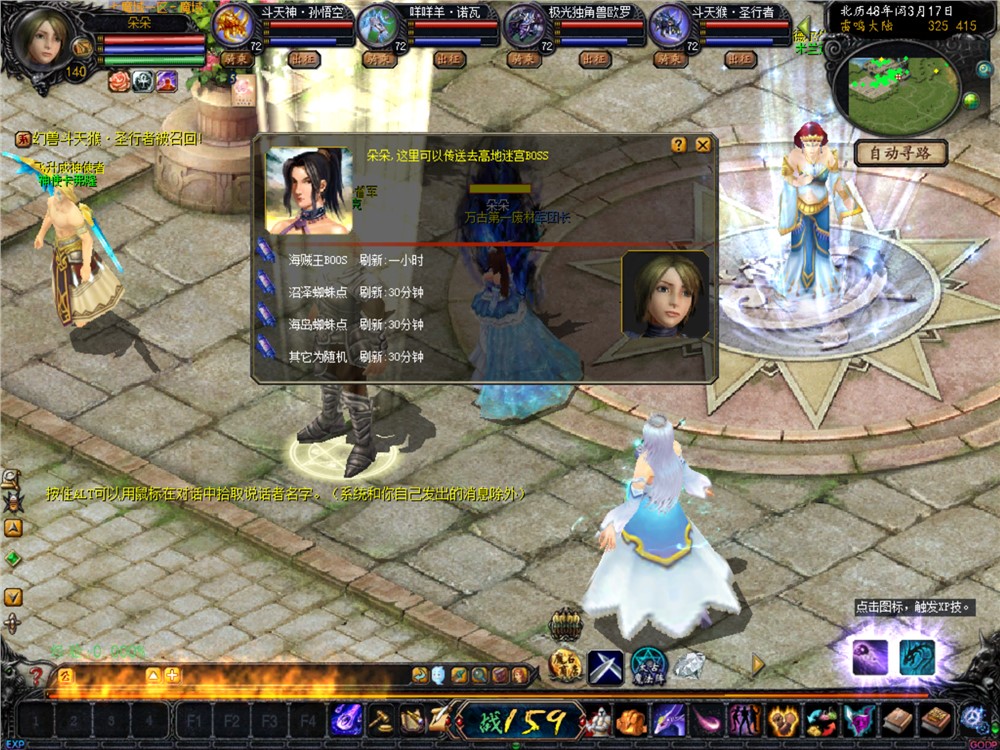The height and width of the screenshot is (750, 1000).
Task: Choose the 其它为随机 teleport option
Action: coord(317,356)
